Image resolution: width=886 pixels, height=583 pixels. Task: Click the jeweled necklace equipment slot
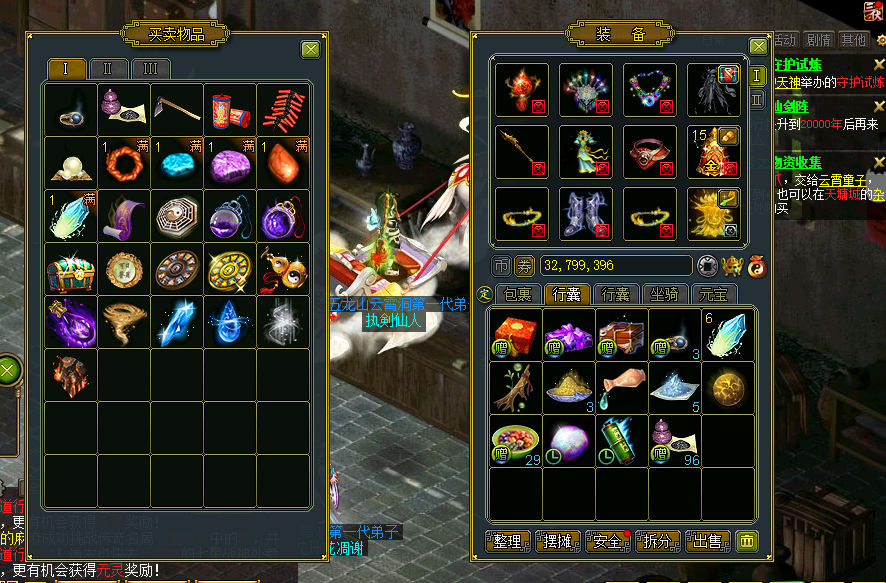pyautogui.click(x=650, y=90)
